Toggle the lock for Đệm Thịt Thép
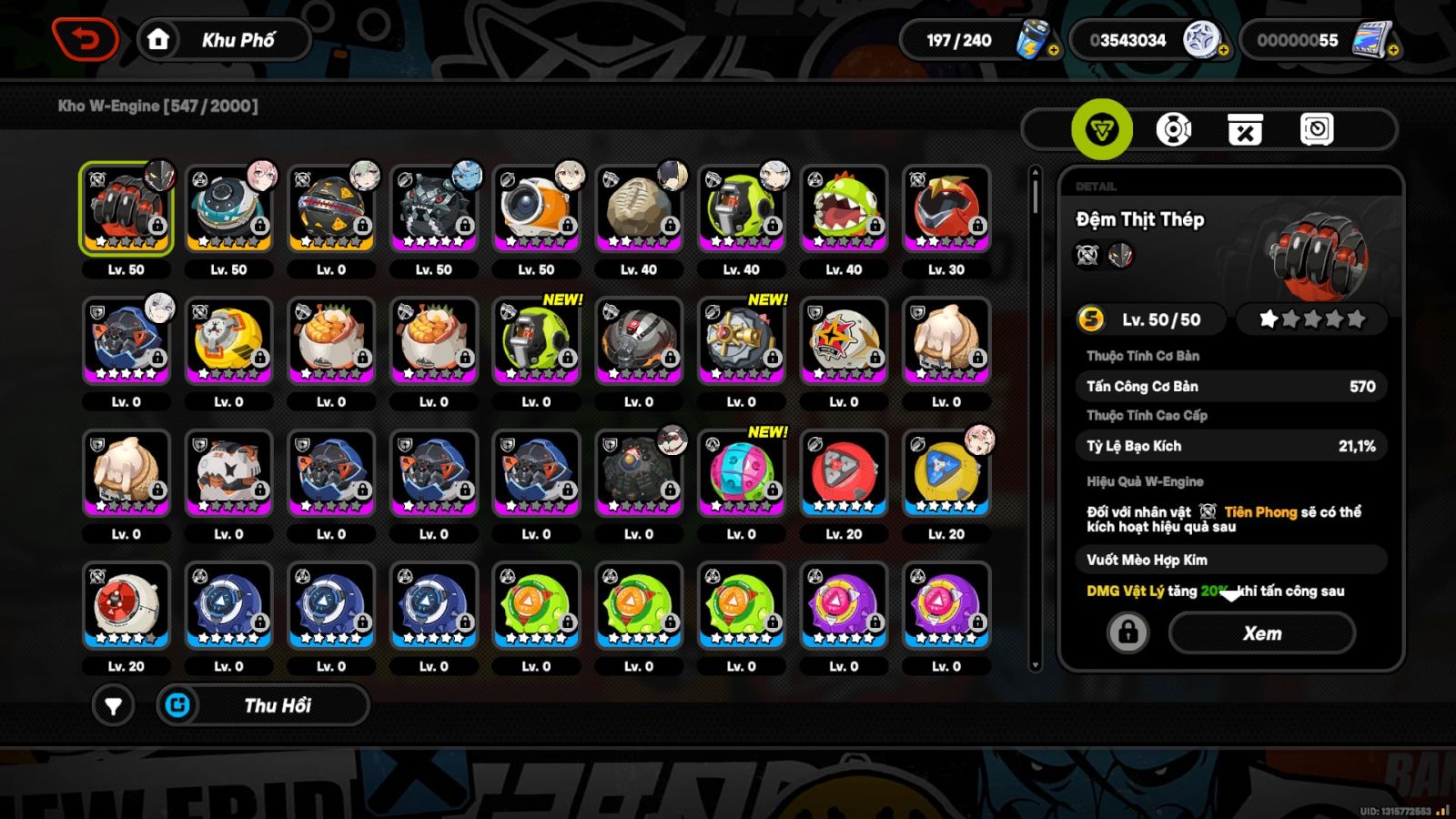Viewport: 1456px width, 819px height. coord(1127,632)
